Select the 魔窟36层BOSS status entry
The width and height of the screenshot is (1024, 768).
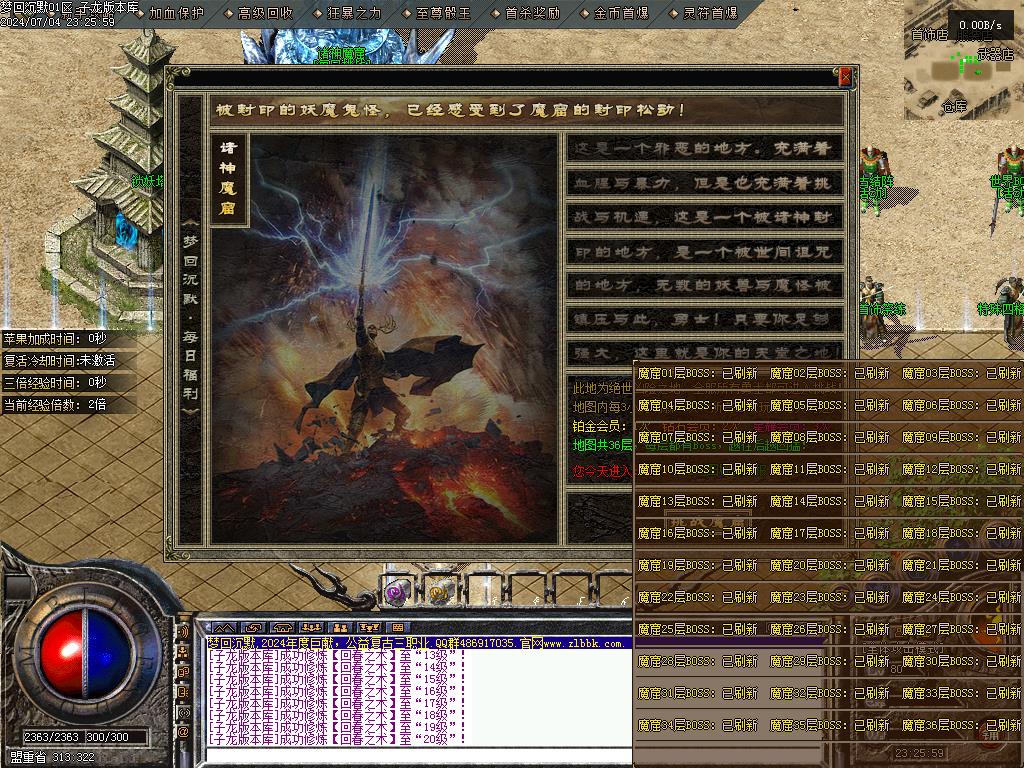click(x=962, y=725)
